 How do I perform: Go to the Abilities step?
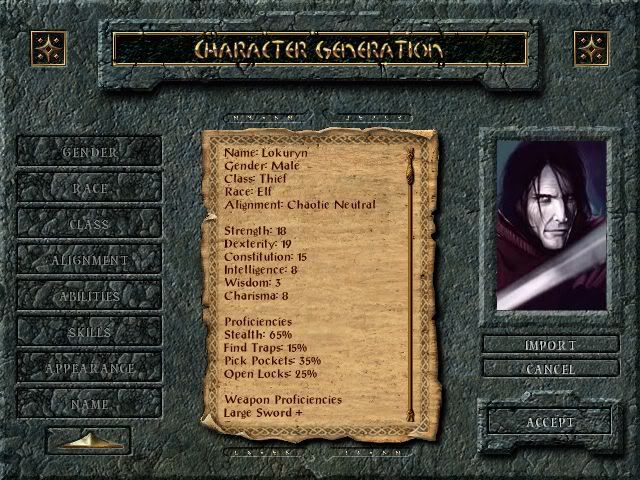[x=90, y=296]
